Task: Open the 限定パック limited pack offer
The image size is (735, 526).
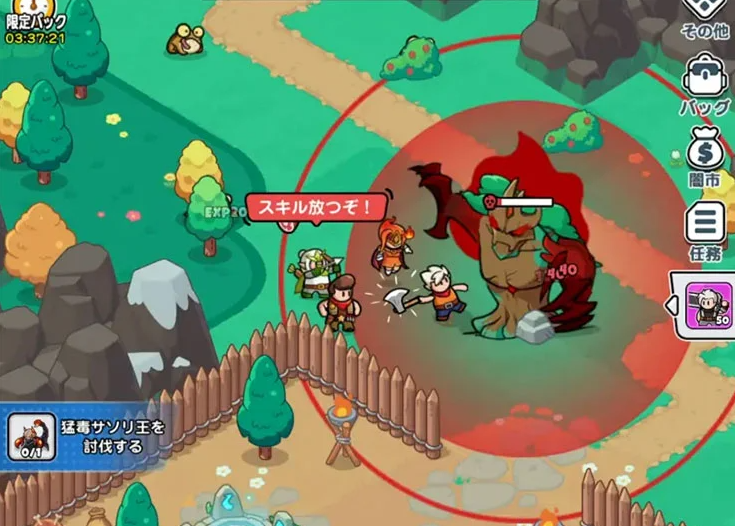Action: click(35, 22)
